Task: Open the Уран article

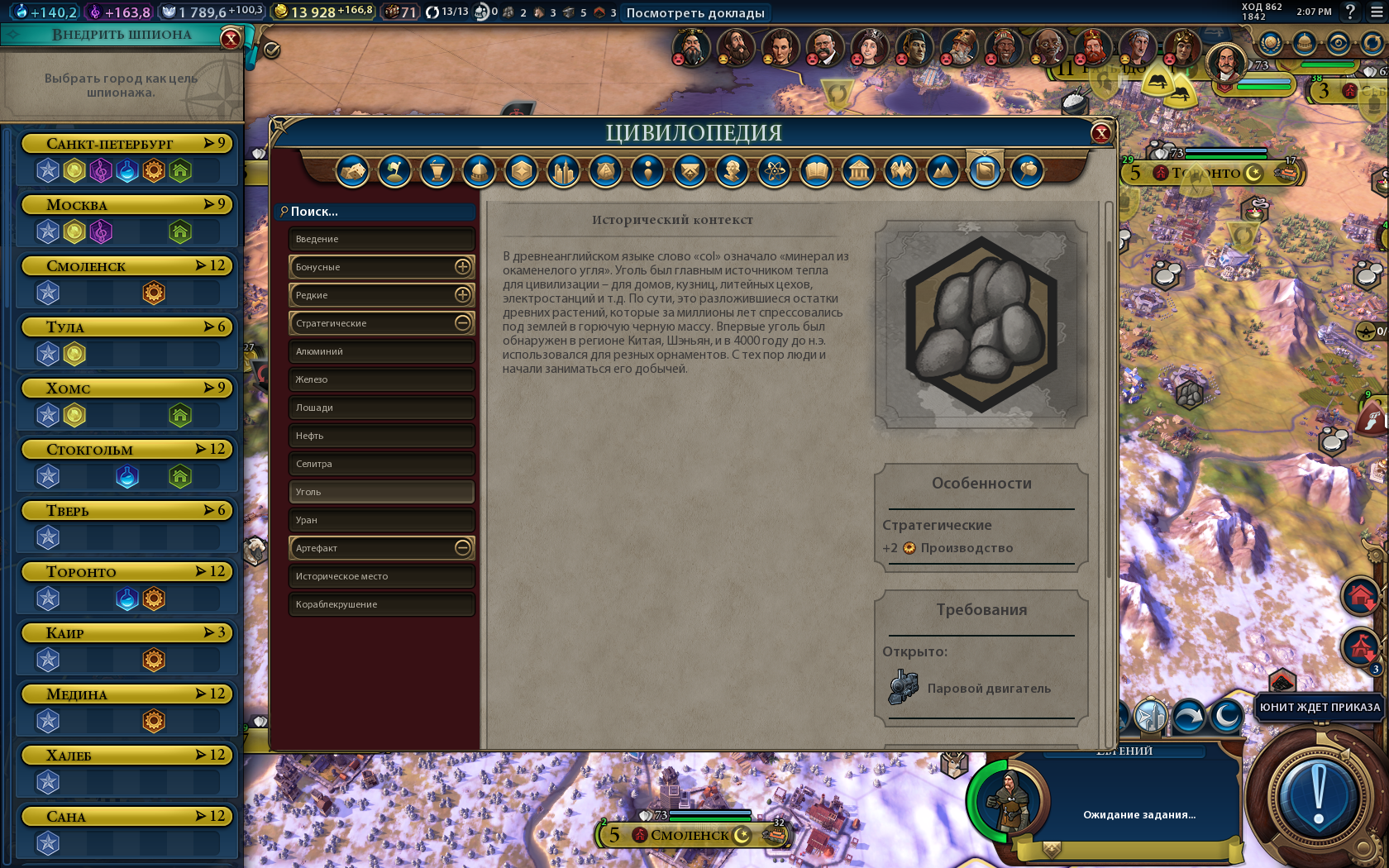Action: [x=381, y=520]
